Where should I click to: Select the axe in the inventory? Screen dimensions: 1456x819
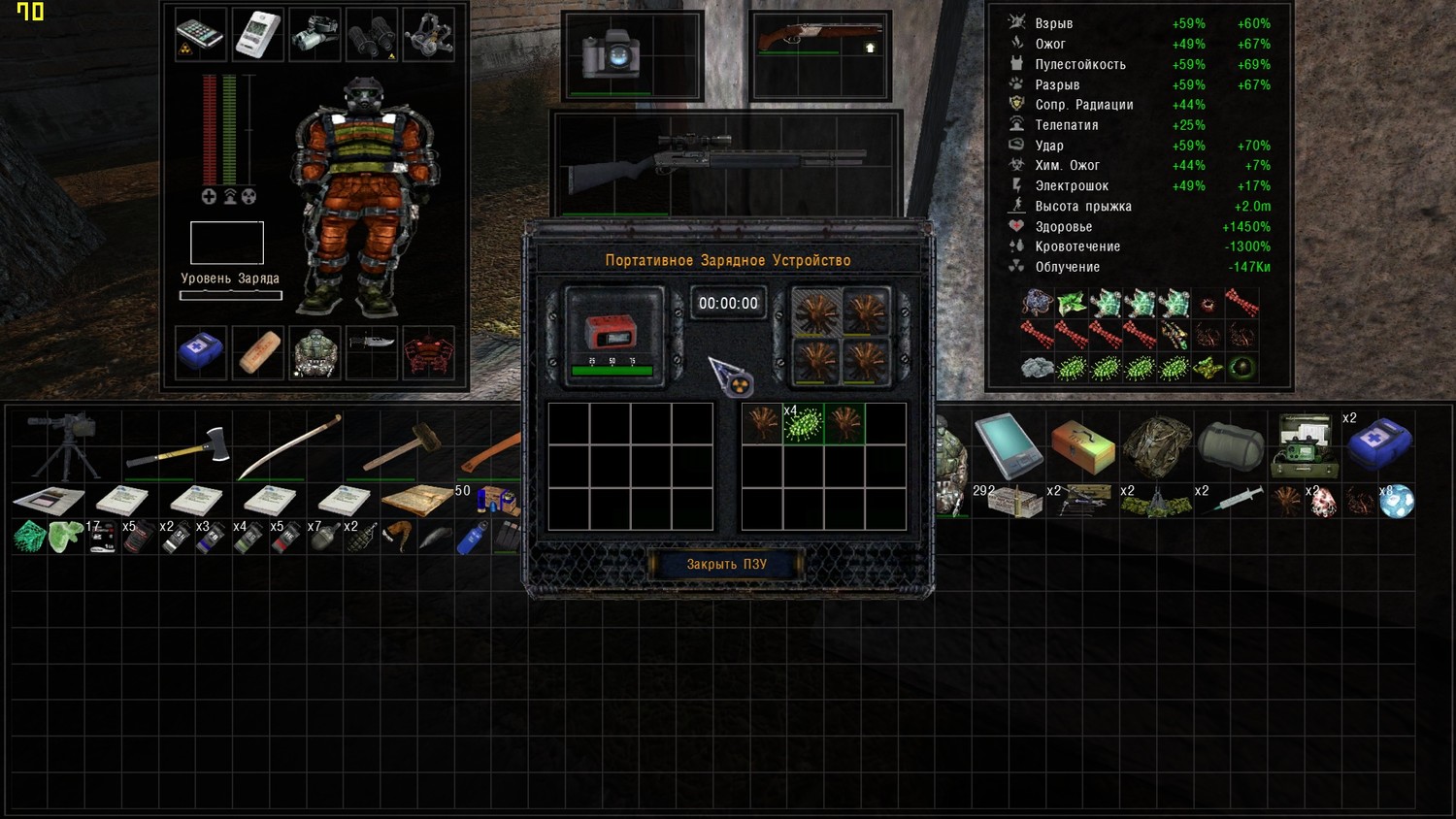(x=178, y=449)
